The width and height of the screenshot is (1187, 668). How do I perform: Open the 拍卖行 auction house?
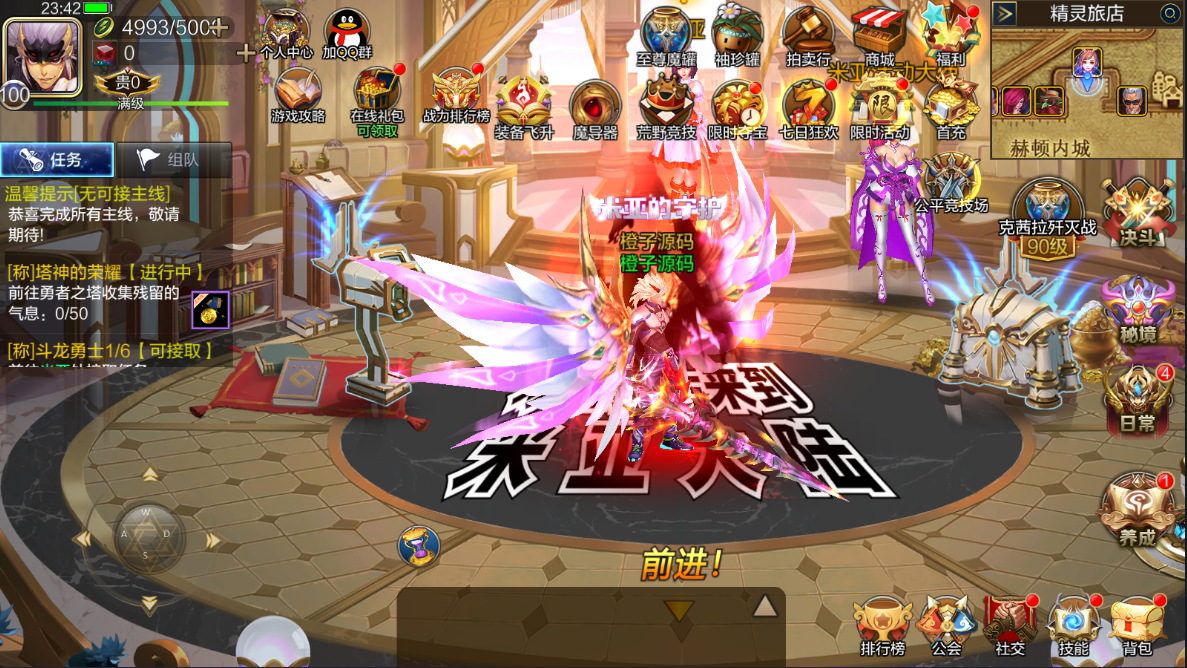tap(808, 35)
